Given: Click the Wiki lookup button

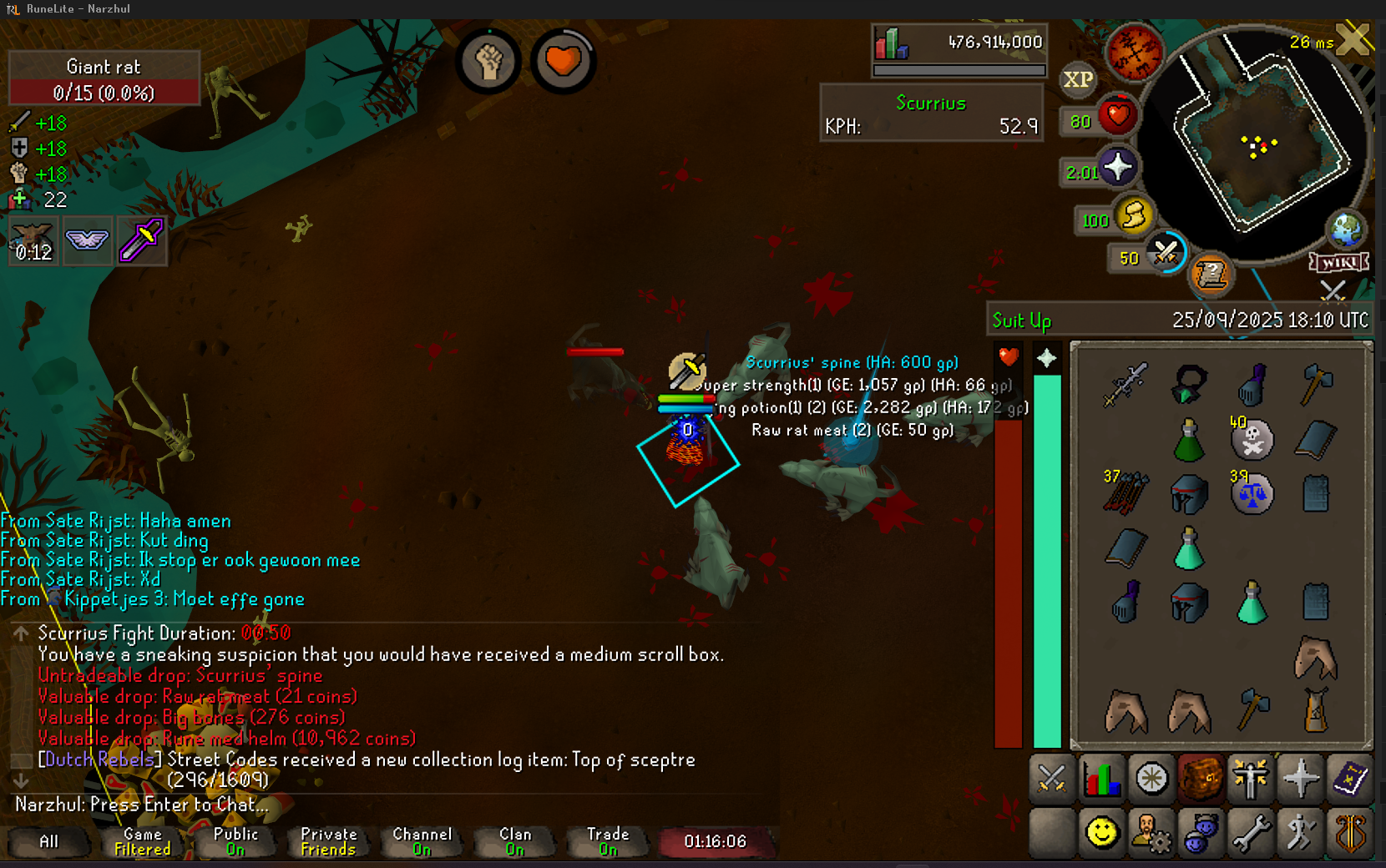Looking at the screenshot, I should point(1339,263).
